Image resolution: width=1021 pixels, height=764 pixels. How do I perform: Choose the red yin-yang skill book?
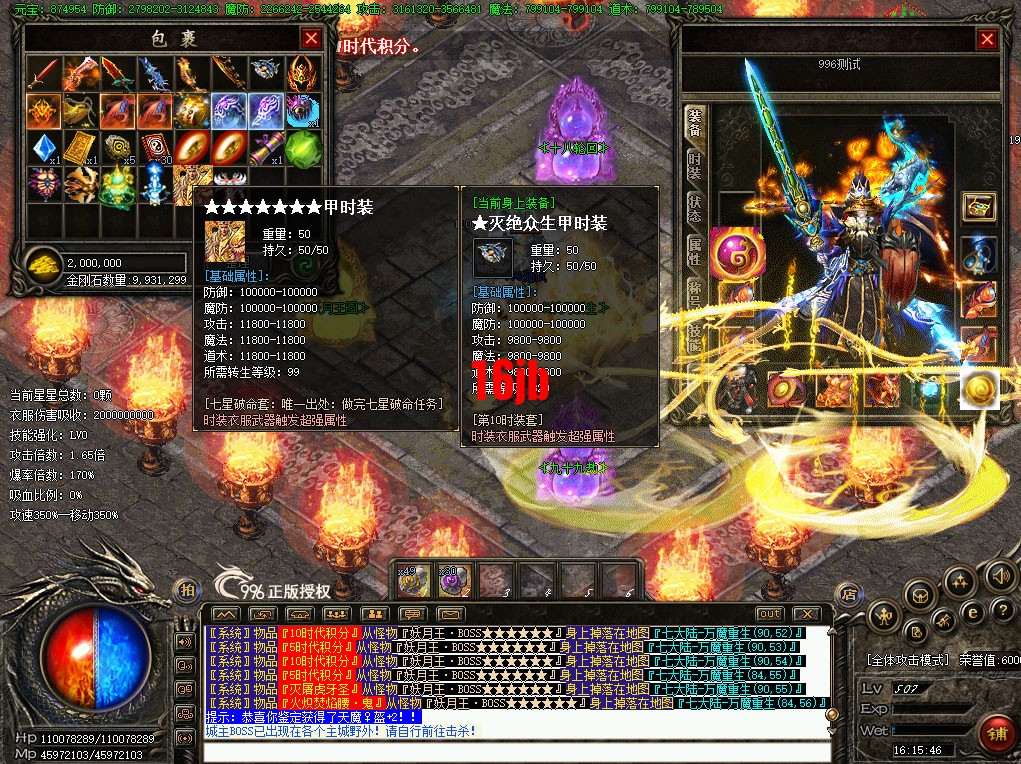[155, 148]
